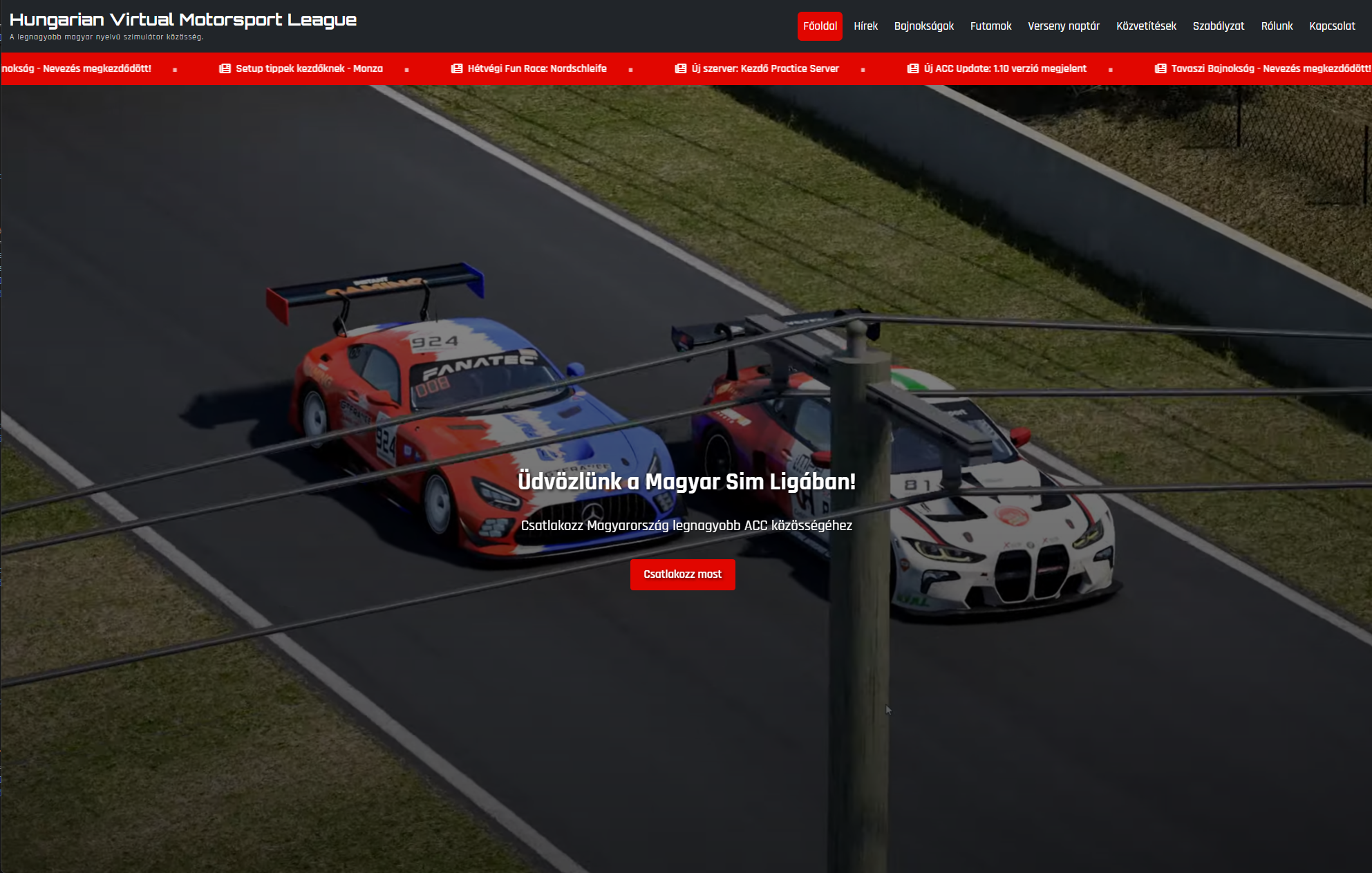Click the red Csatlakozz most button

click(x=682, y=574)
